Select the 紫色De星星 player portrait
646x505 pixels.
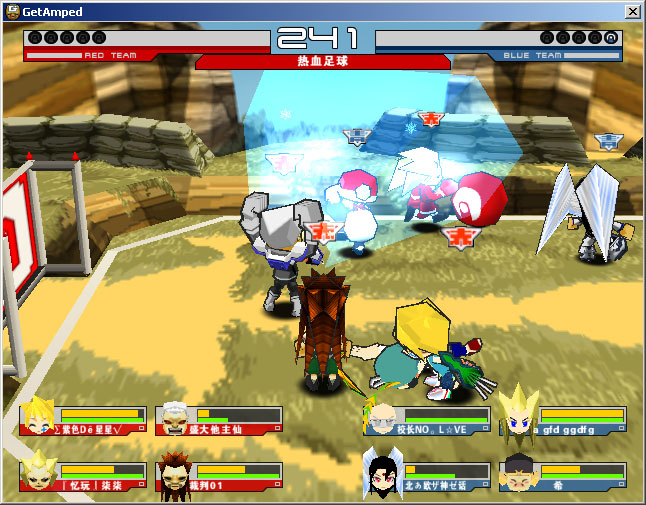38,417
